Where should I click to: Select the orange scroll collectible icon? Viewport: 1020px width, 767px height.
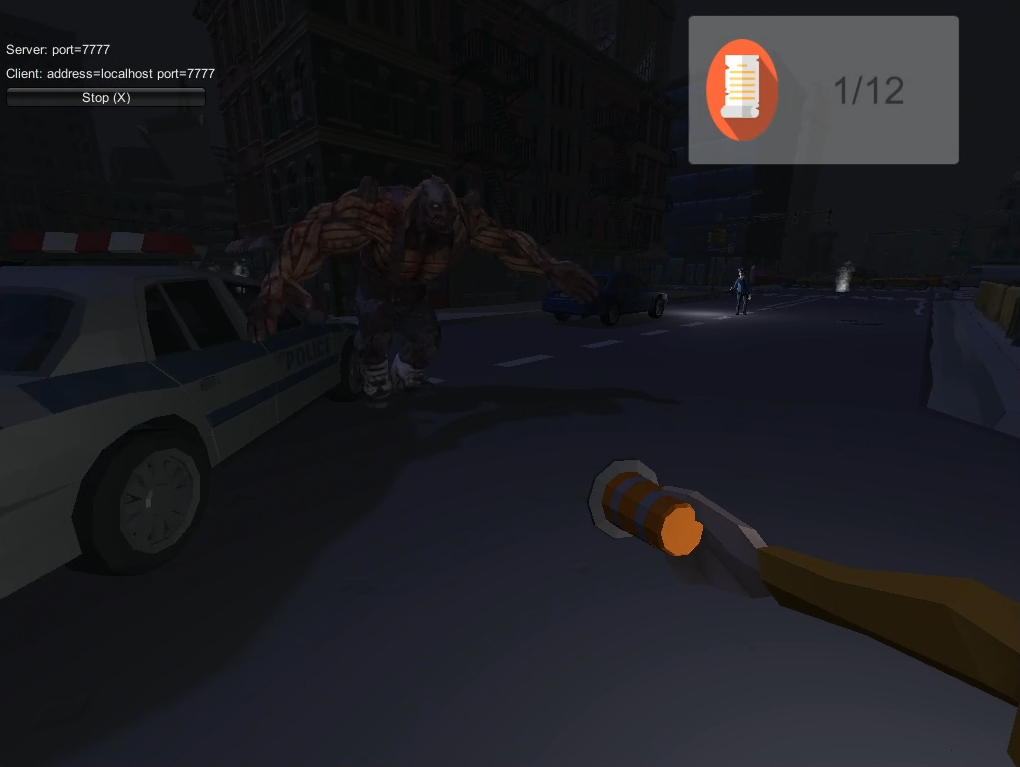pos(742,90)
